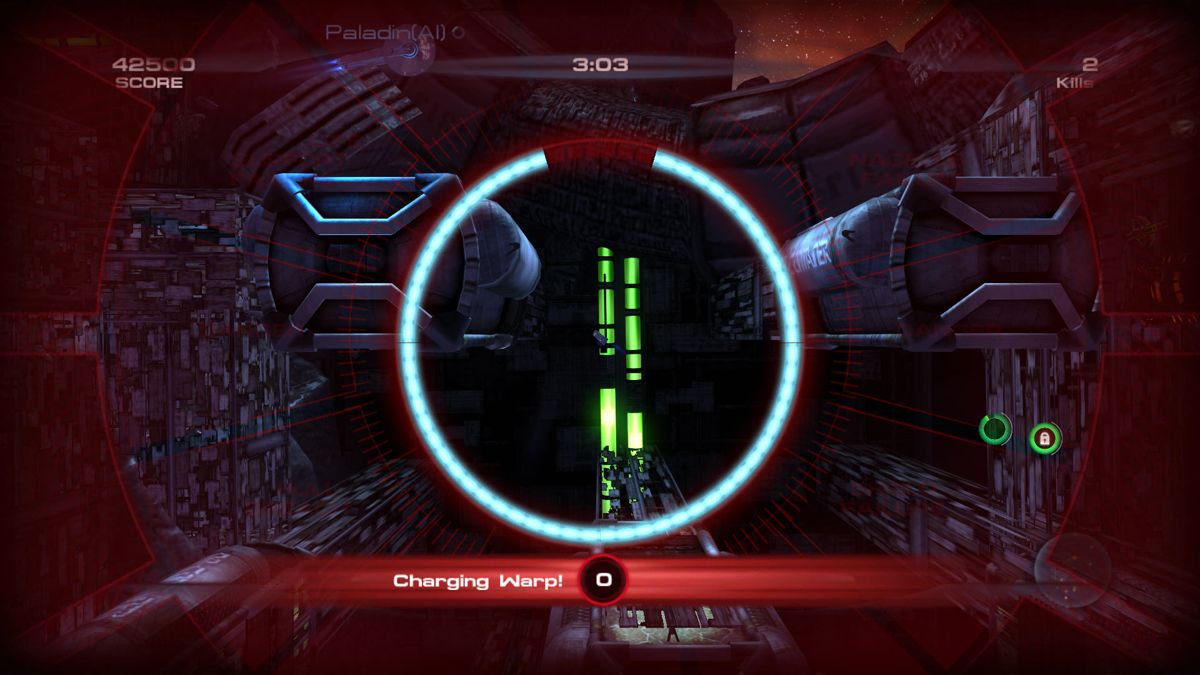1200x675 pixels.
Task: Tap the empty green ring cooldown icon
Action: point(995,429)
